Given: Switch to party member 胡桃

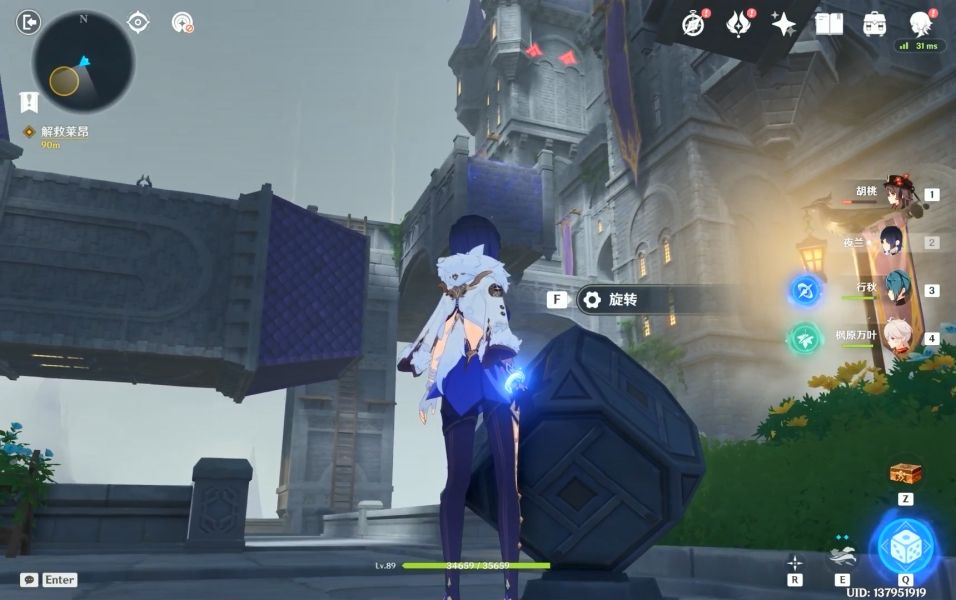Looking at the screenshot, I should click(x=892, y=196).
